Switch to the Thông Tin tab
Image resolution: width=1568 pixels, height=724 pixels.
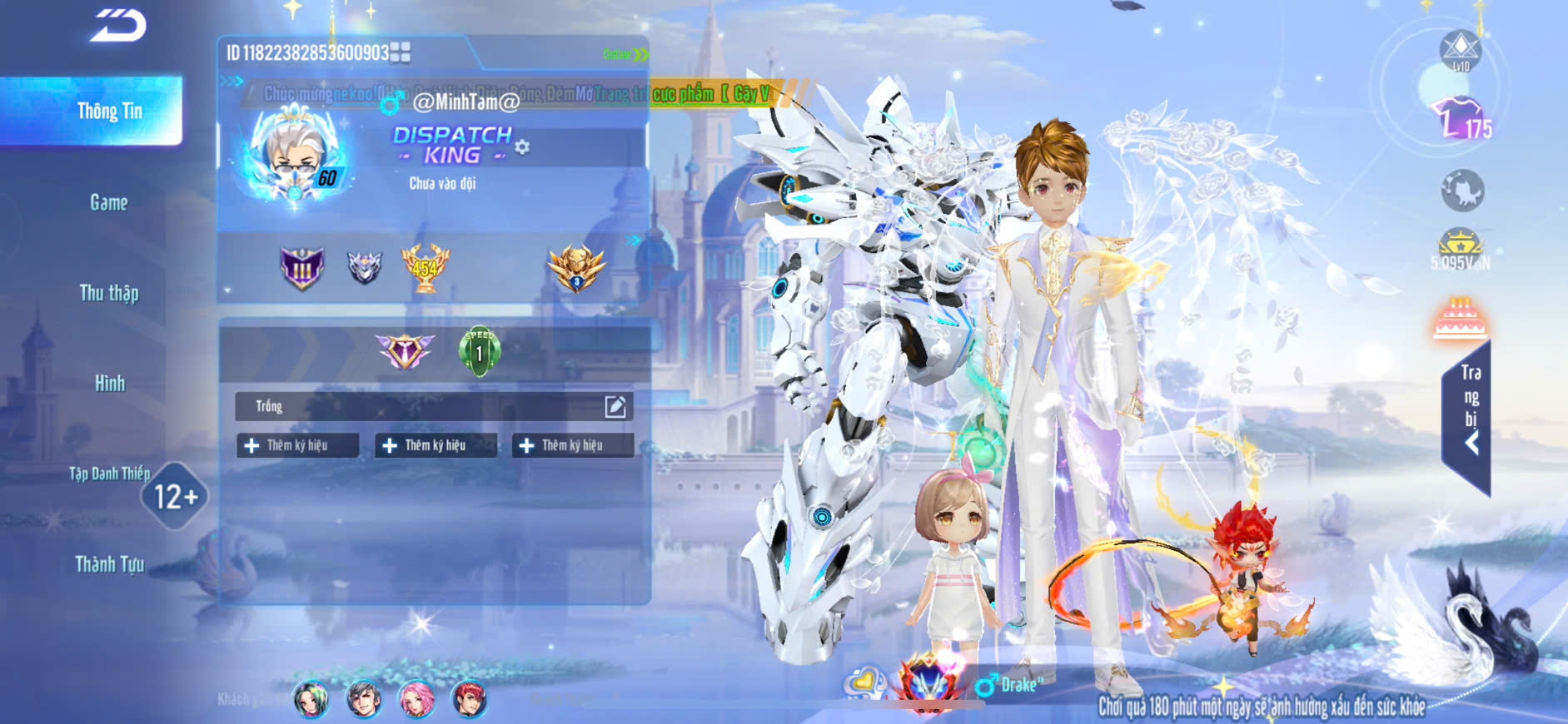point(109,112)
